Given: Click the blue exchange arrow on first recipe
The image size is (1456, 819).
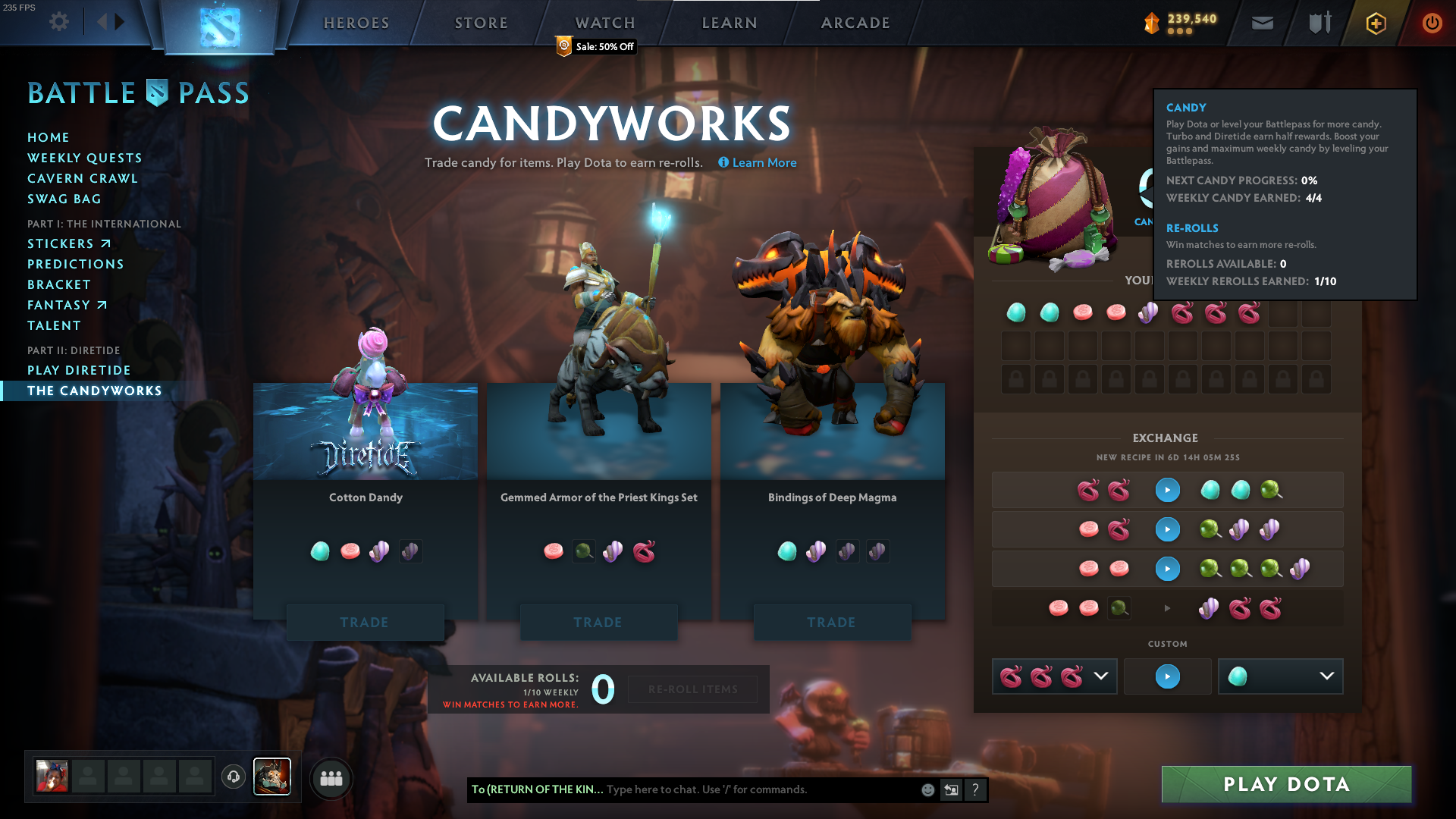Looking at the screenshot, I should click(1167, 490).
